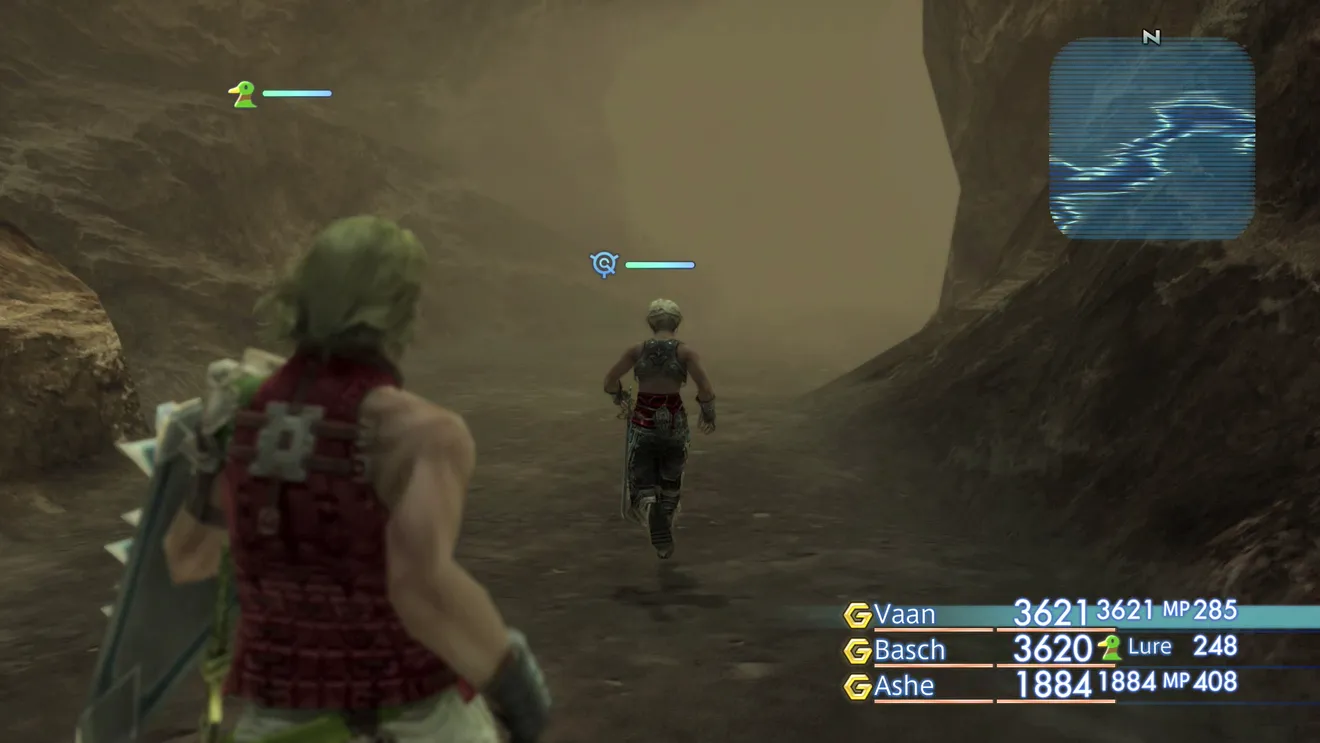Click the gambit icon beside Vaan
1320x743 pixels.
point(857,615)
